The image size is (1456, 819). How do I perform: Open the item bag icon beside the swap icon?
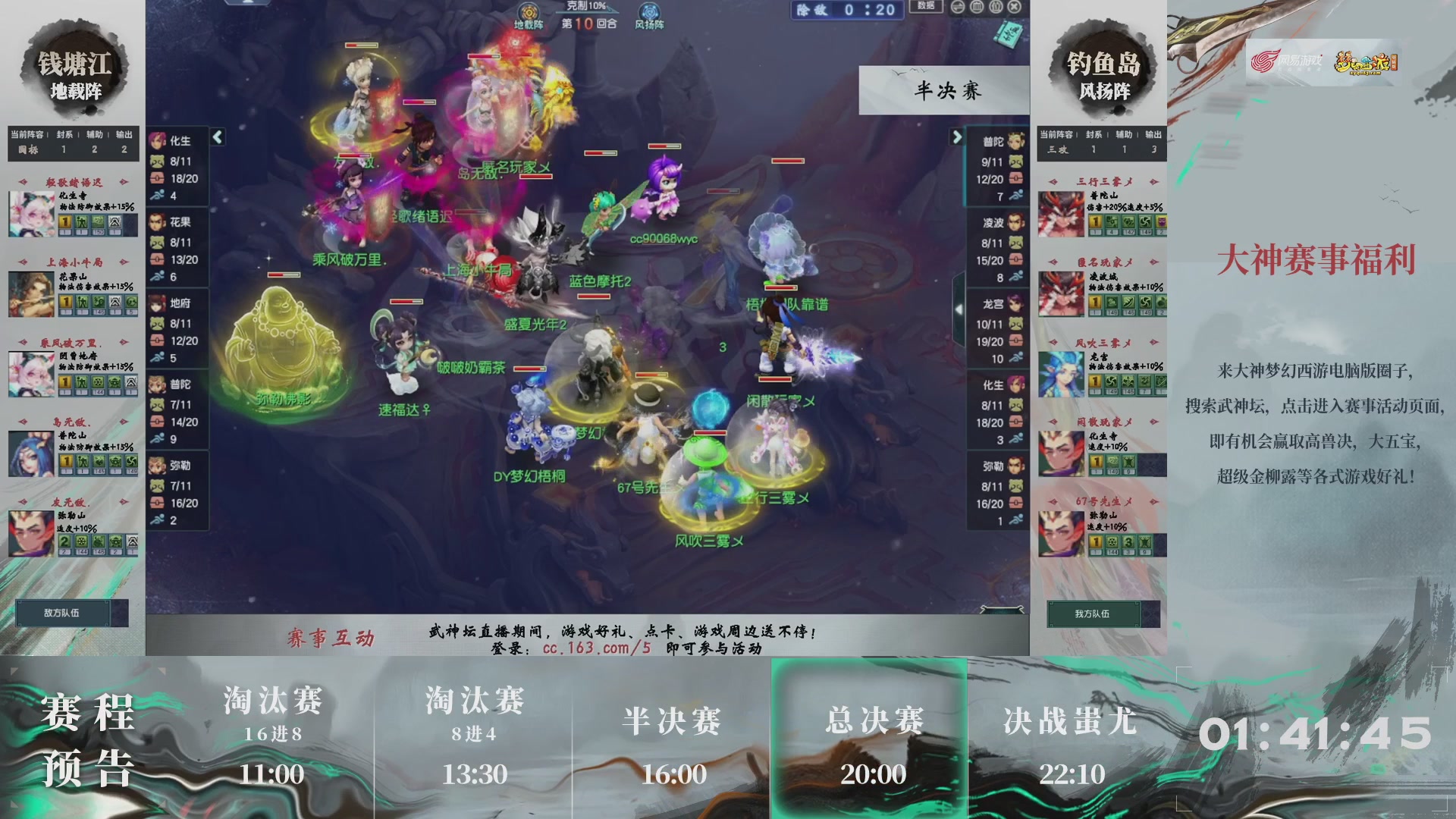[977, 7]
